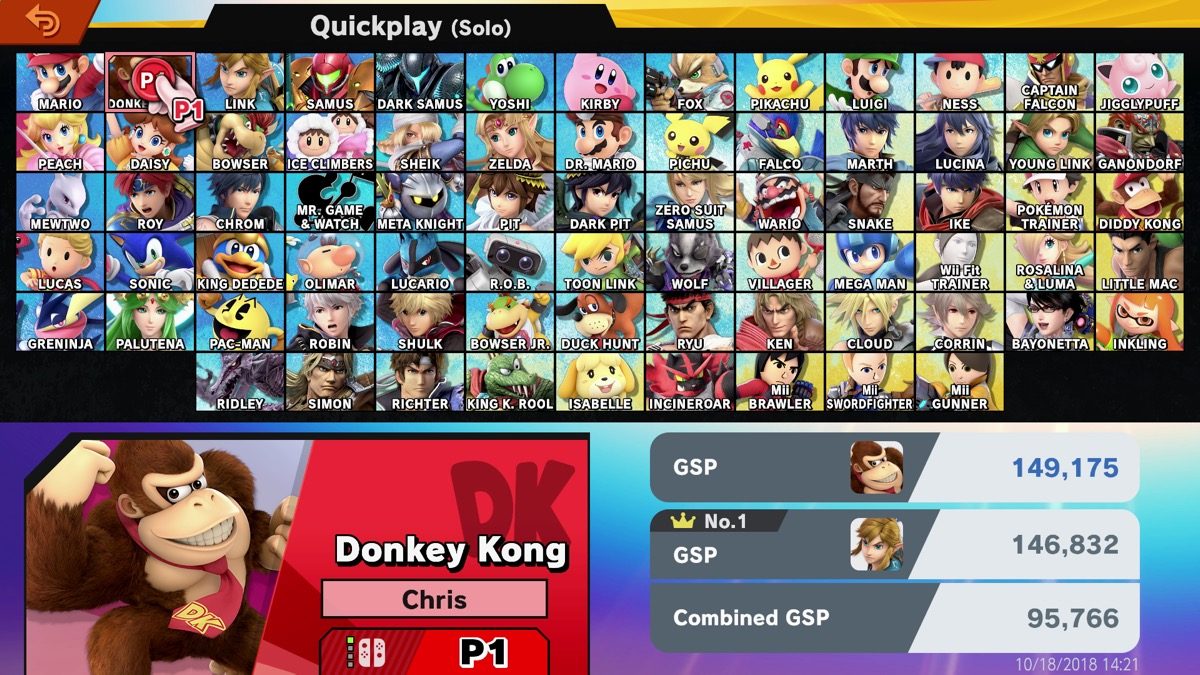Choose the Sonic fighter tile
The height and width of the screenshot is (675, 1200).
coord(150,262)
